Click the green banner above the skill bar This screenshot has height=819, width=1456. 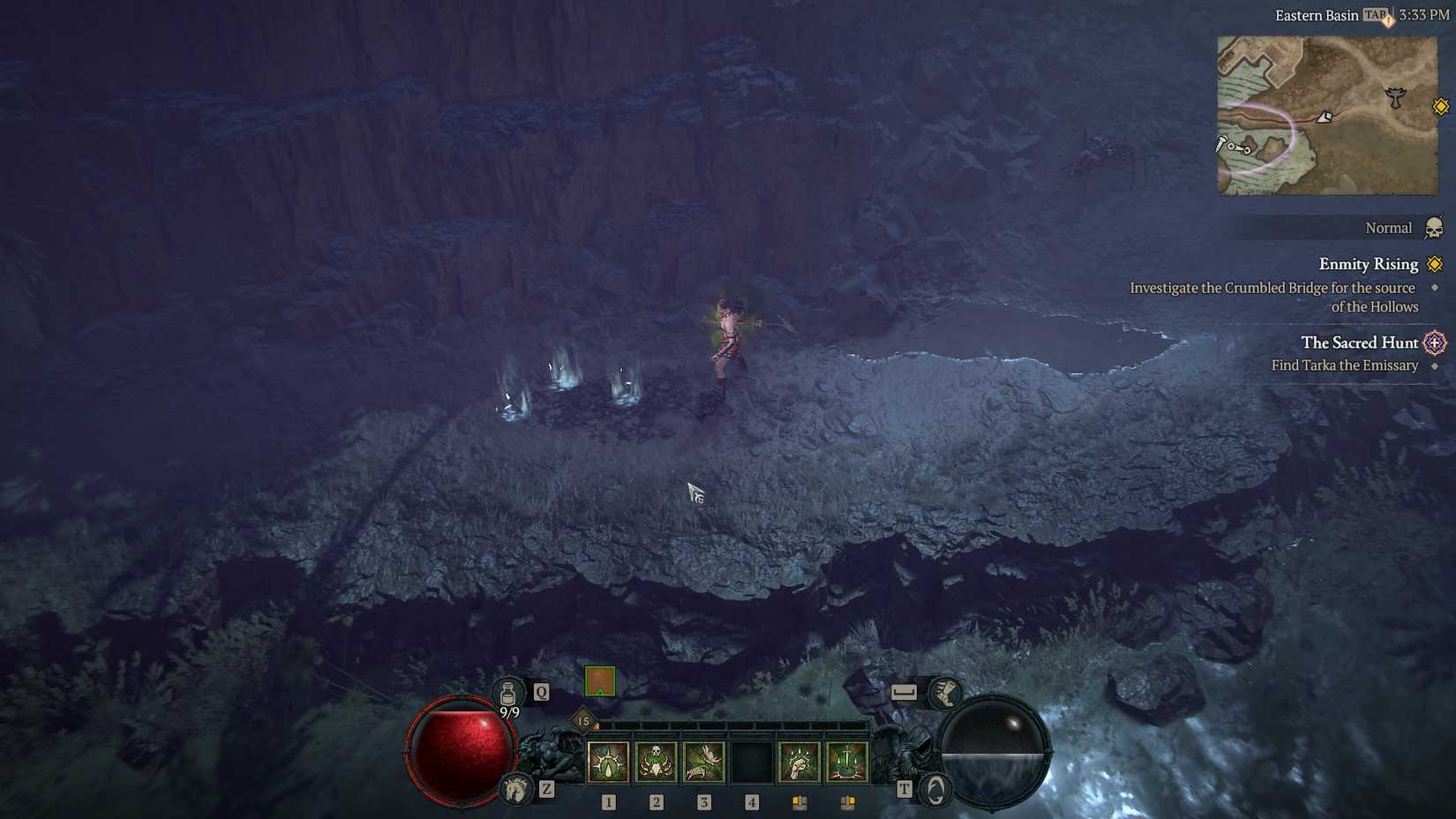pyautogui.click(x=599, y=682)
